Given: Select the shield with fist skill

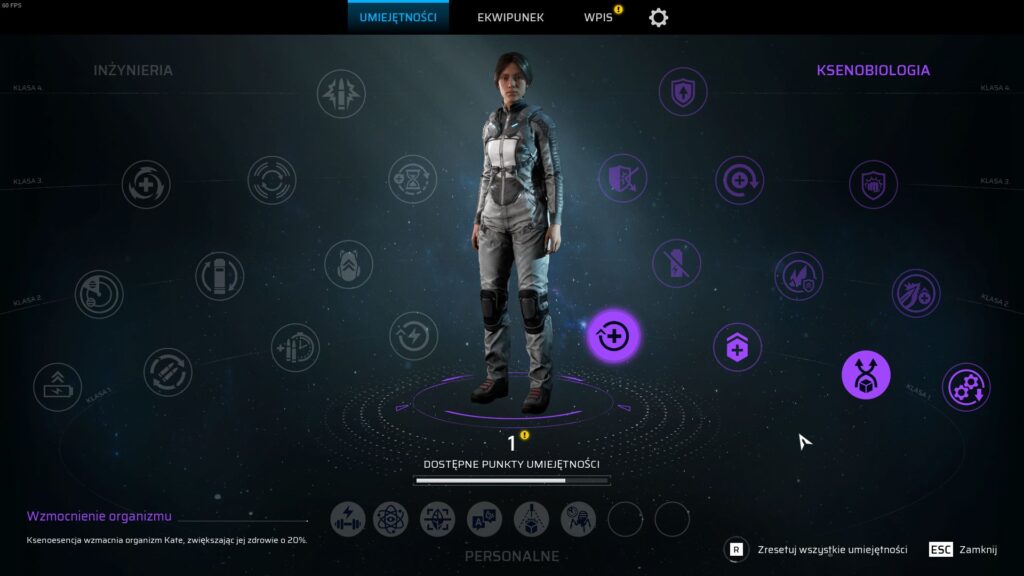Looking at the screenshot, I should 873,184.
